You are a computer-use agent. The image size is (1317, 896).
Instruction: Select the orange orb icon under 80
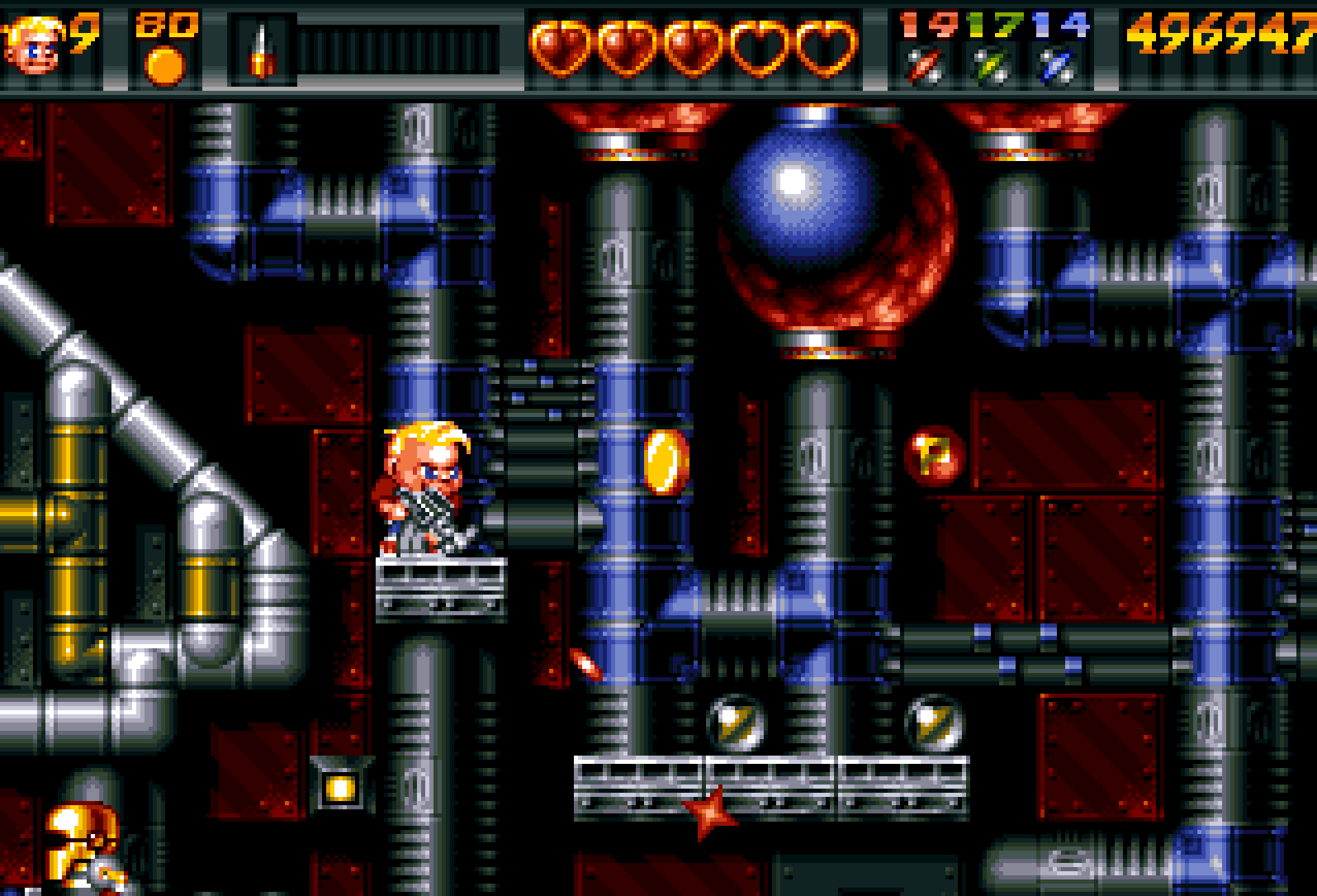pyautogui.click(x=165, y=67)
